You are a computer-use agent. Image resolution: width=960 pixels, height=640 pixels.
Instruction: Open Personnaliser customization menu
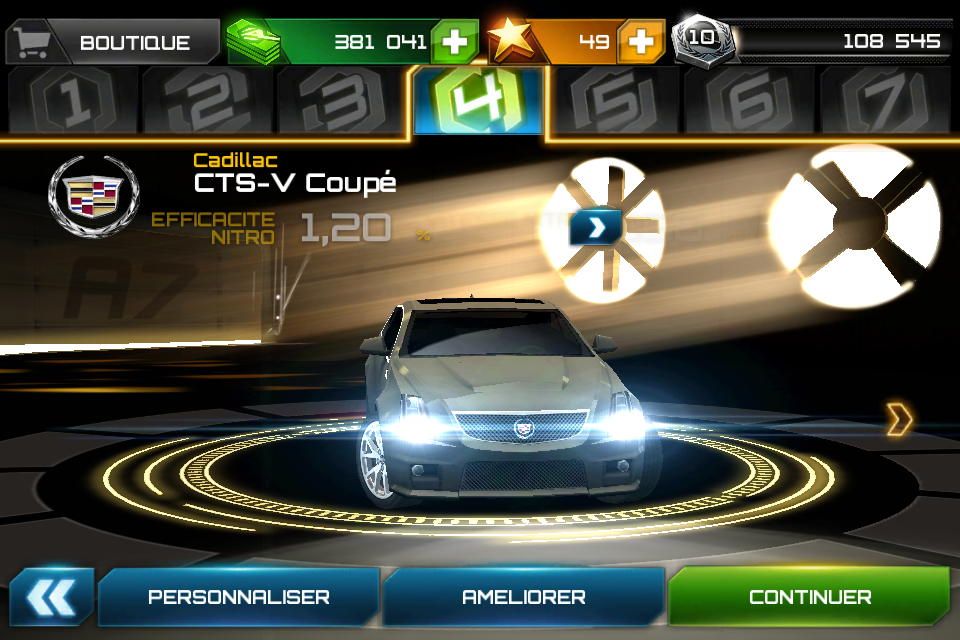pos(239,597)
